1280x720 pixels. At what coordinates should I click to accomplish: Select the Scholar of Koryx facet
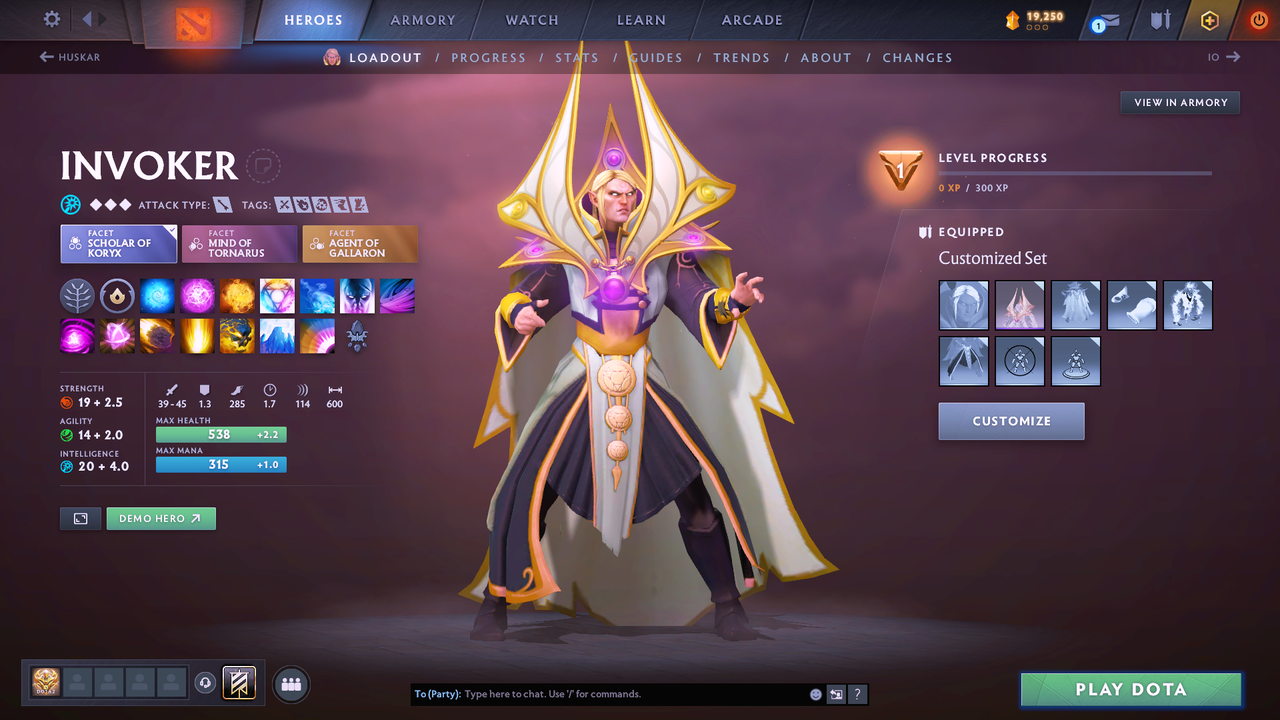[118, 243]
